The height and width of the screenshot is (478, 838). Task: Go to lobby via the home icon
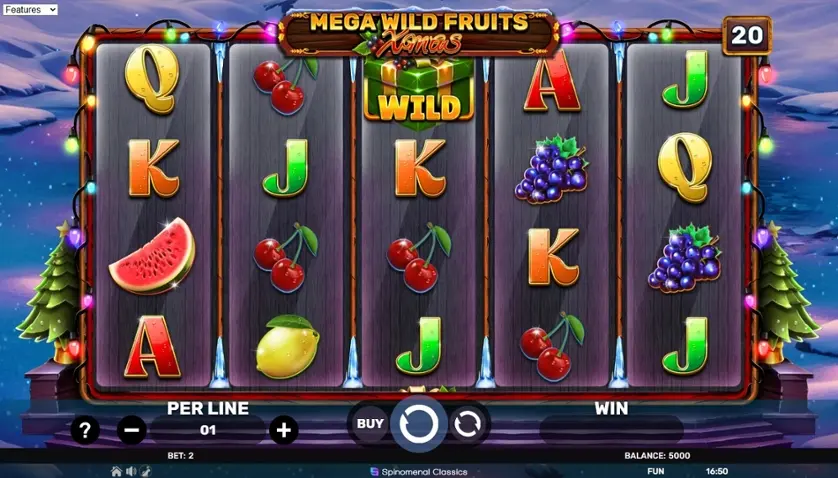point(116,471)
